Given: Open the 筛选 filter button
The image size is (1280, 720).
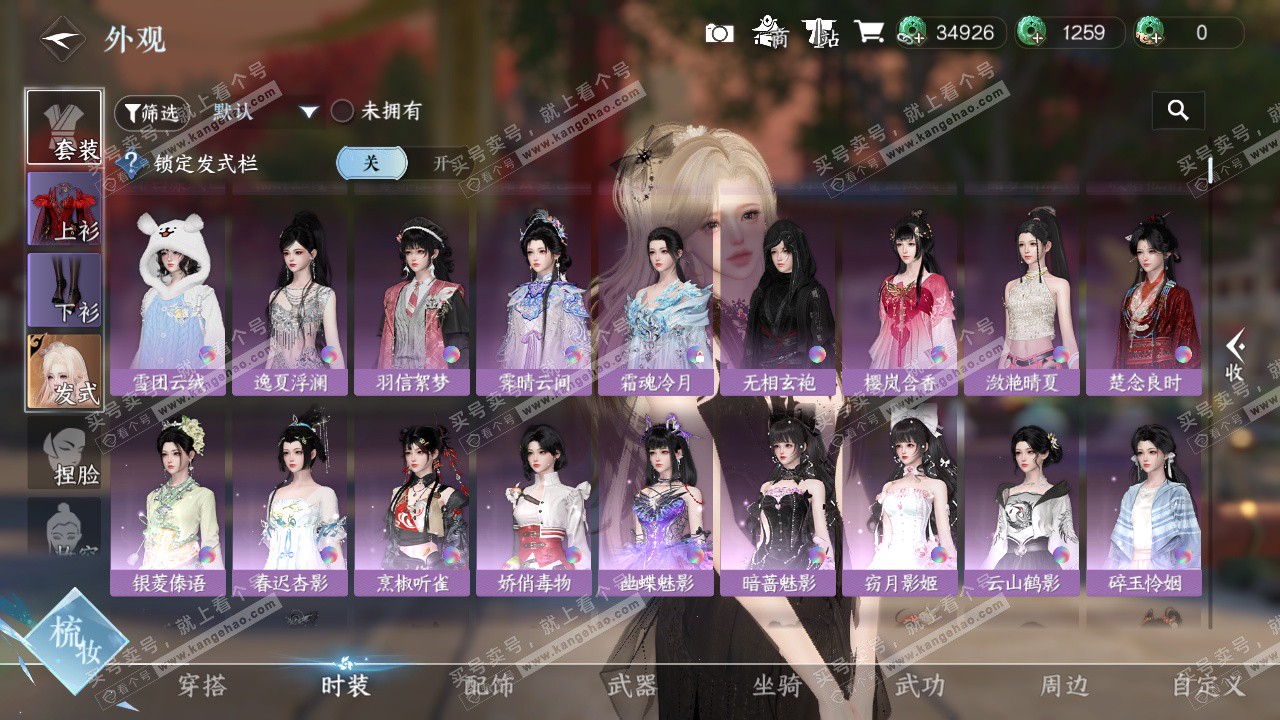Looking at the screenshot, I should point(151,113).
